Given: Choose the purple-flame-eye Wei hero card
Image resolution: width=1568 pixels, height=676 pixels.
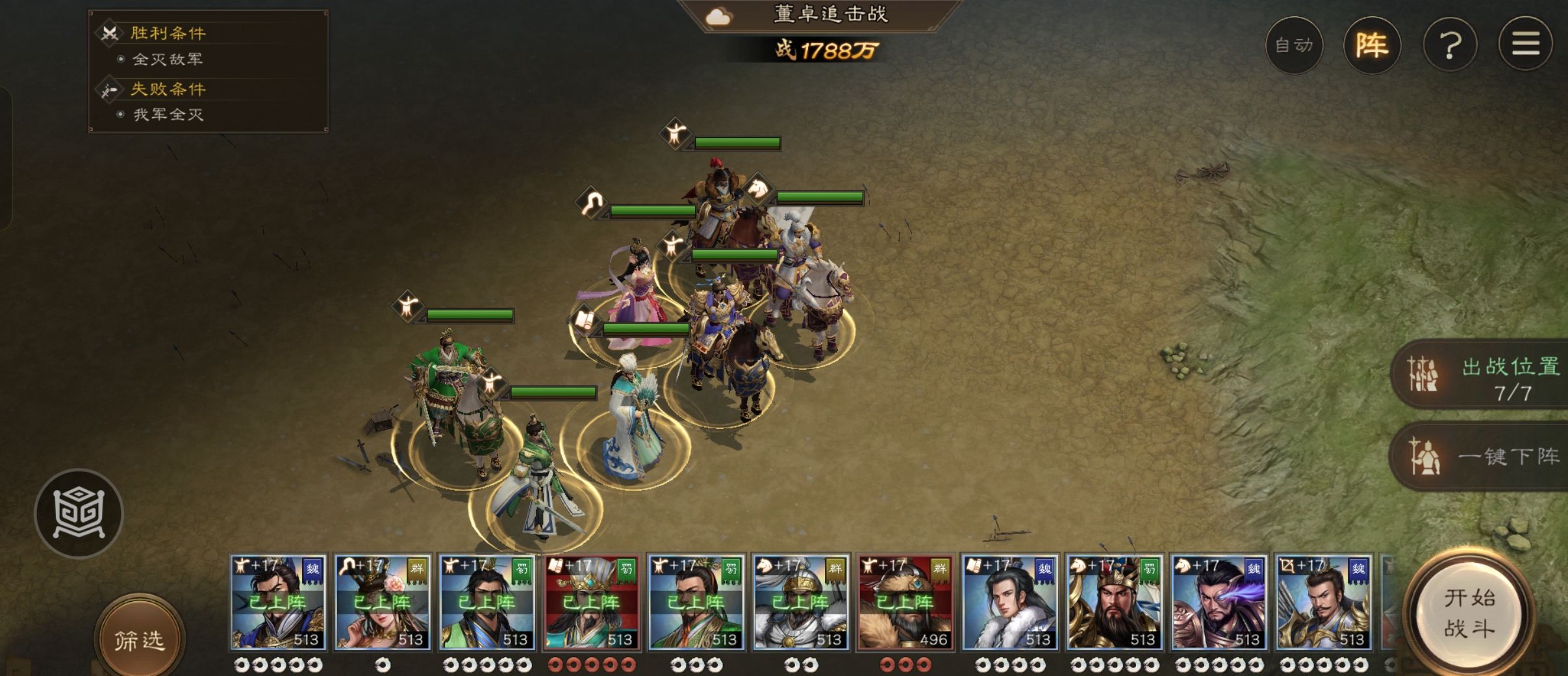Looking at the screenshot, I should tap(1219, 603).
